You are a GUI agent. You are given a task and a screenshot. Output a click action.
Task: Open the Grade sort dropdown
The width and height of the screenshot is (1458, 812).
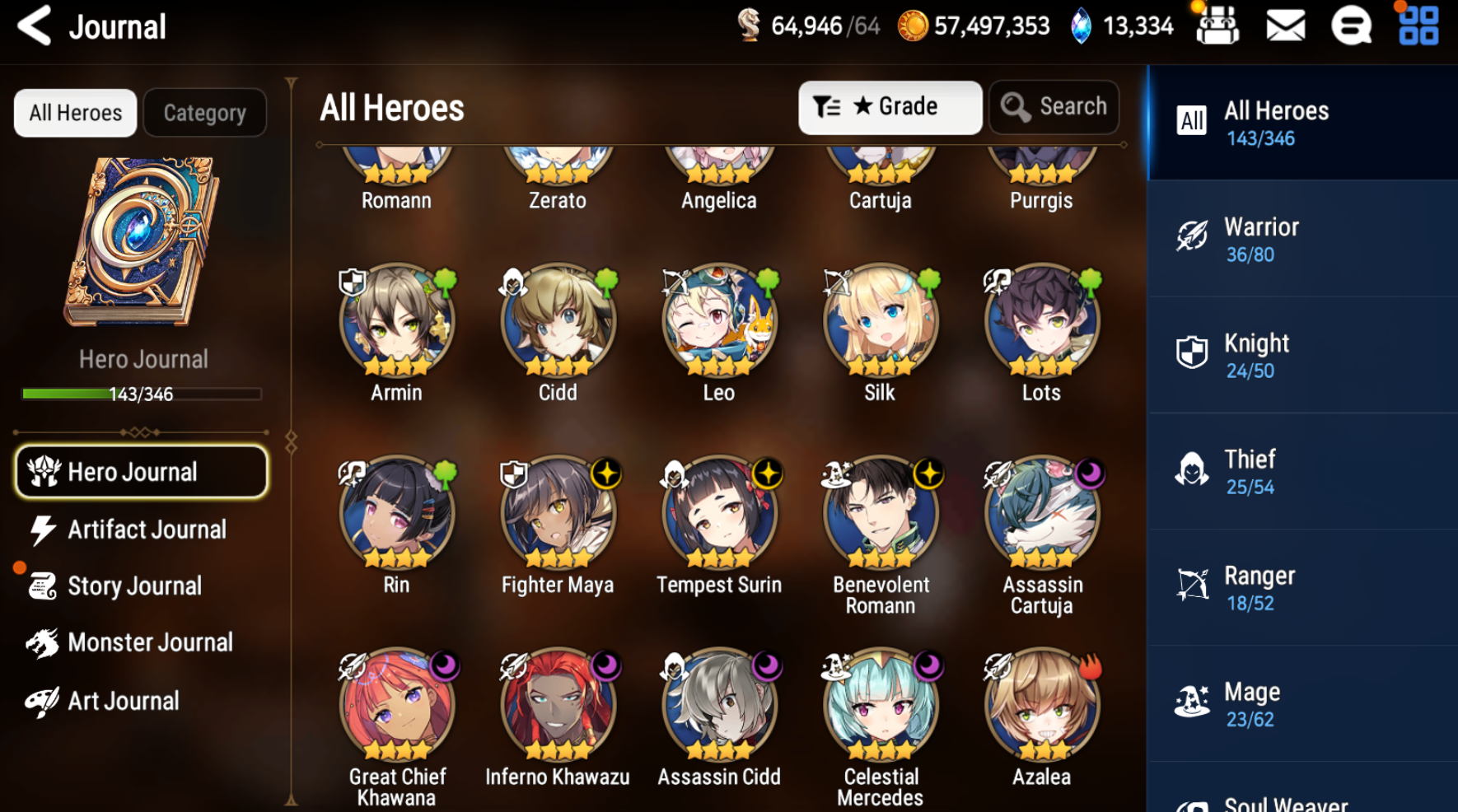pos(890,107)
